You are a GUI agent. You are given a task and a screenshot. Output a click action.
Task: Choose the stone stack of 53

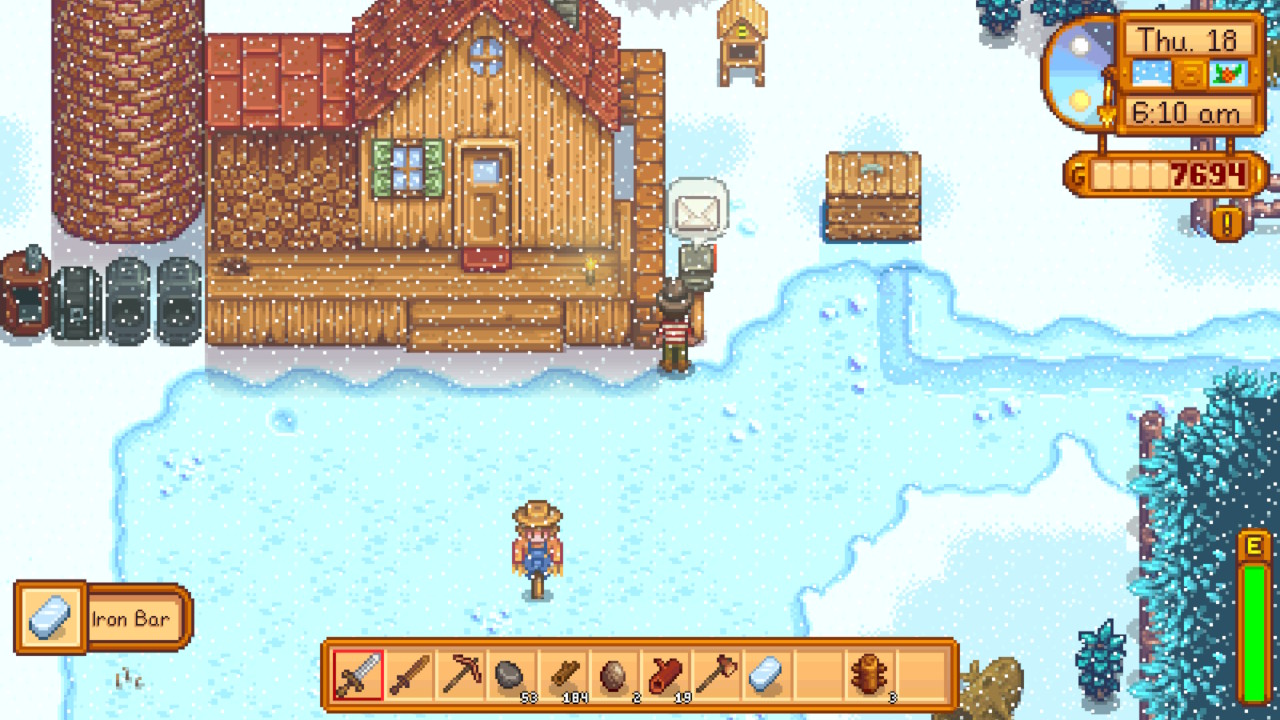(x=512, y=675)
